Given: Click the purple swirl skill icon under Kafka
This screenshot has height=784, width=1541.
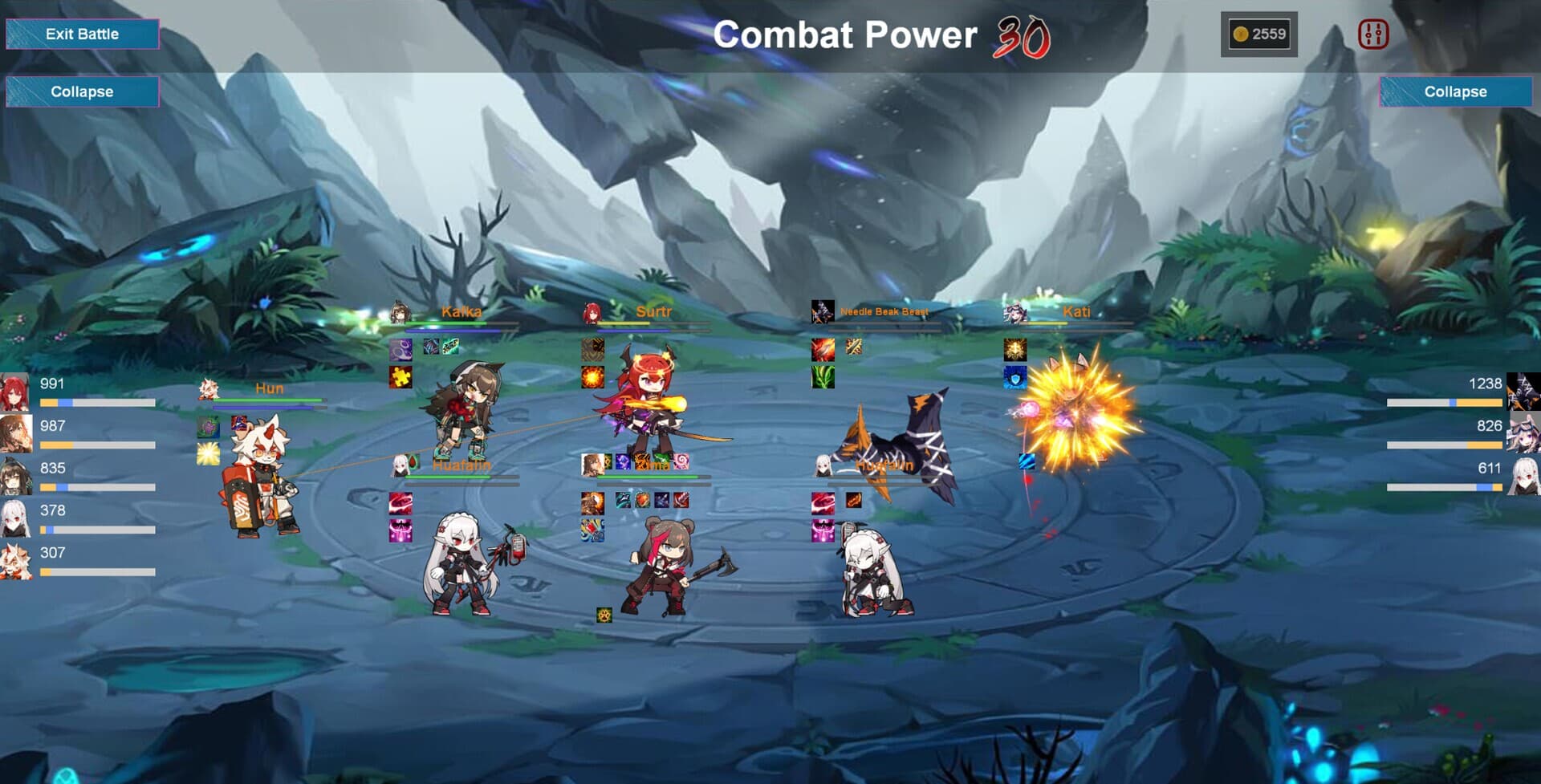Looking at the screenshot, I should tap(400, 350).
